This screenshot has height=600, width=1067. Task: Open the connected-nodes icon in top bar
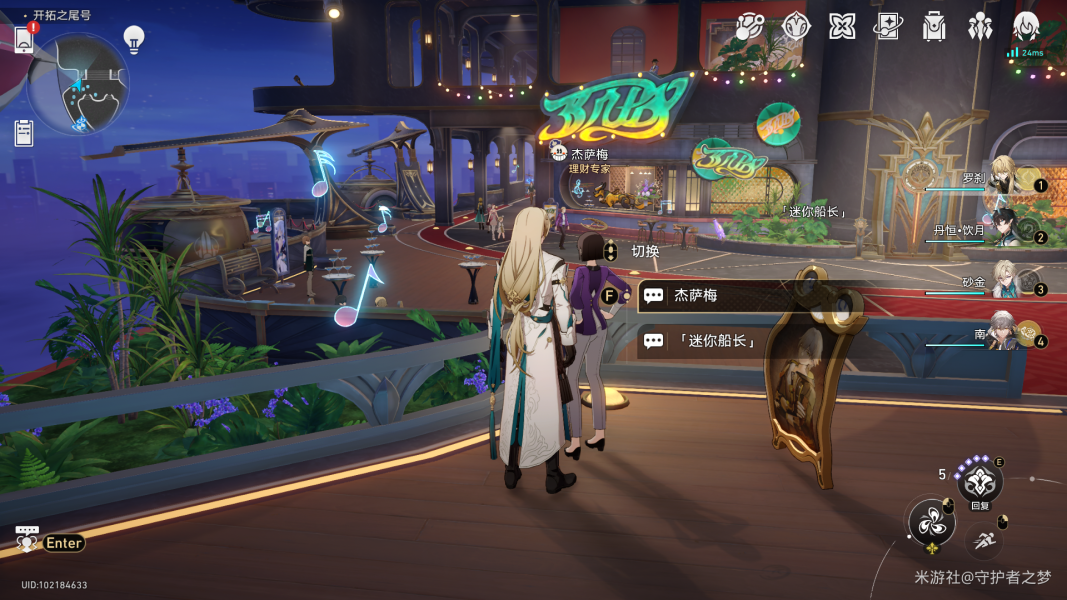coord(749,27)
